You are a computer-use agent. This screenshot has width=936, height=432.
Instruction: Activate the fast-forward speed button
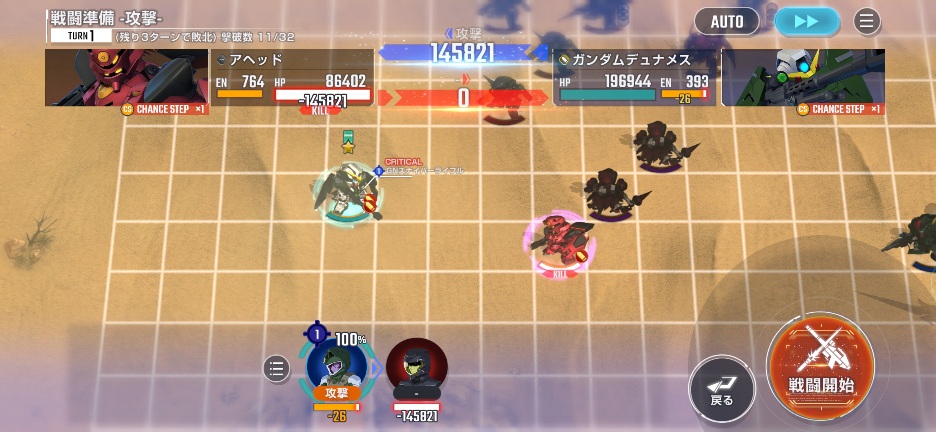click(806, 21)
